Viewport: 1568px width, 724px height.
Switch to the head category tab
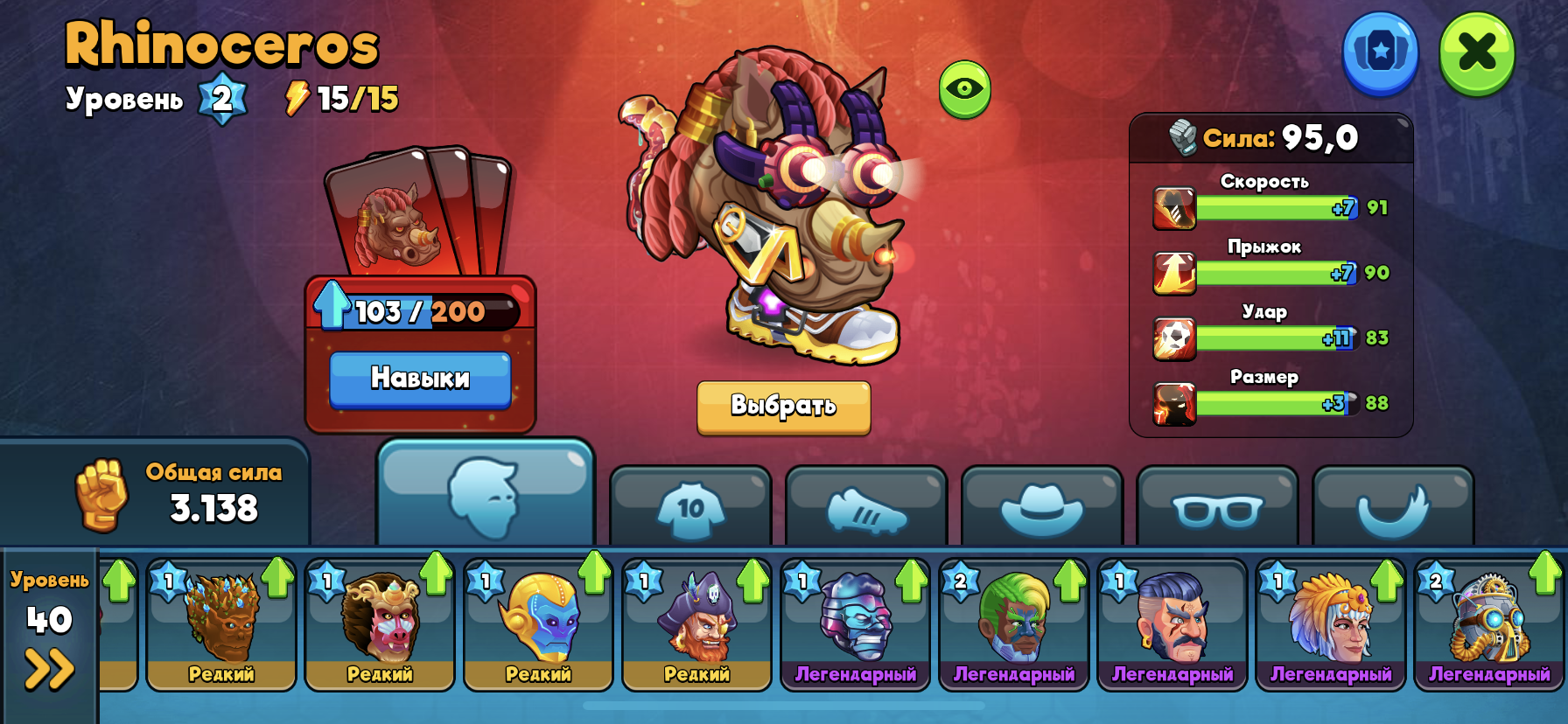[486, 495]
